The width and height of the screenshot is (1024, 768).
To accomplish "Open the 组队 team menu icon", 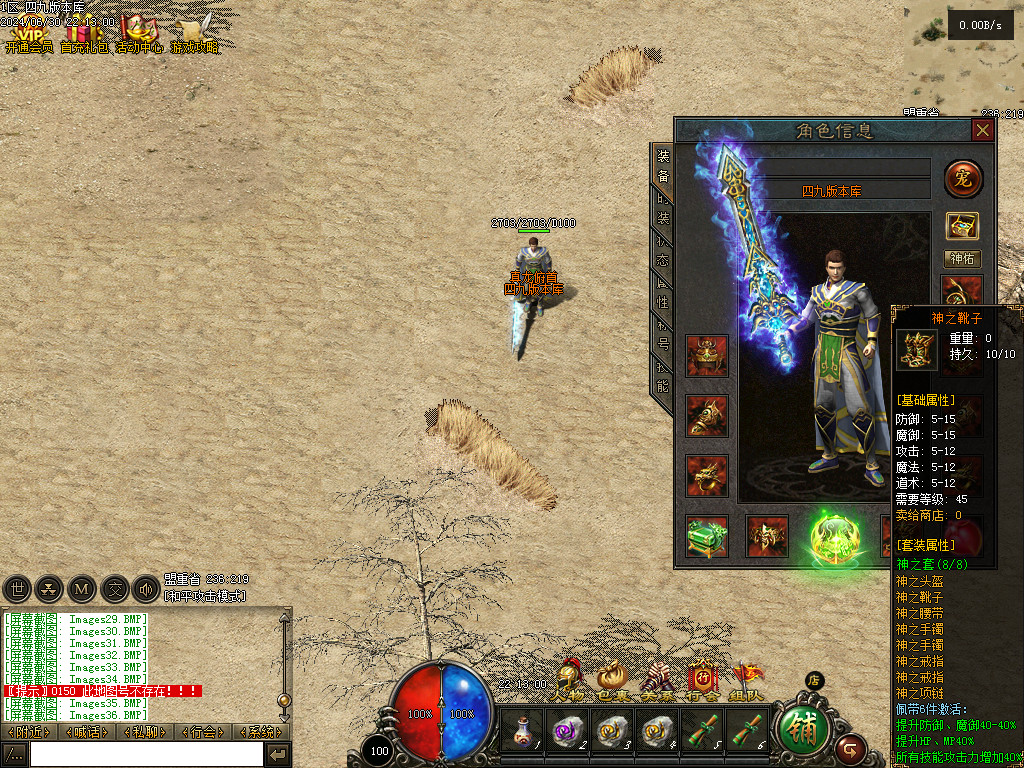I will (746, 680).
